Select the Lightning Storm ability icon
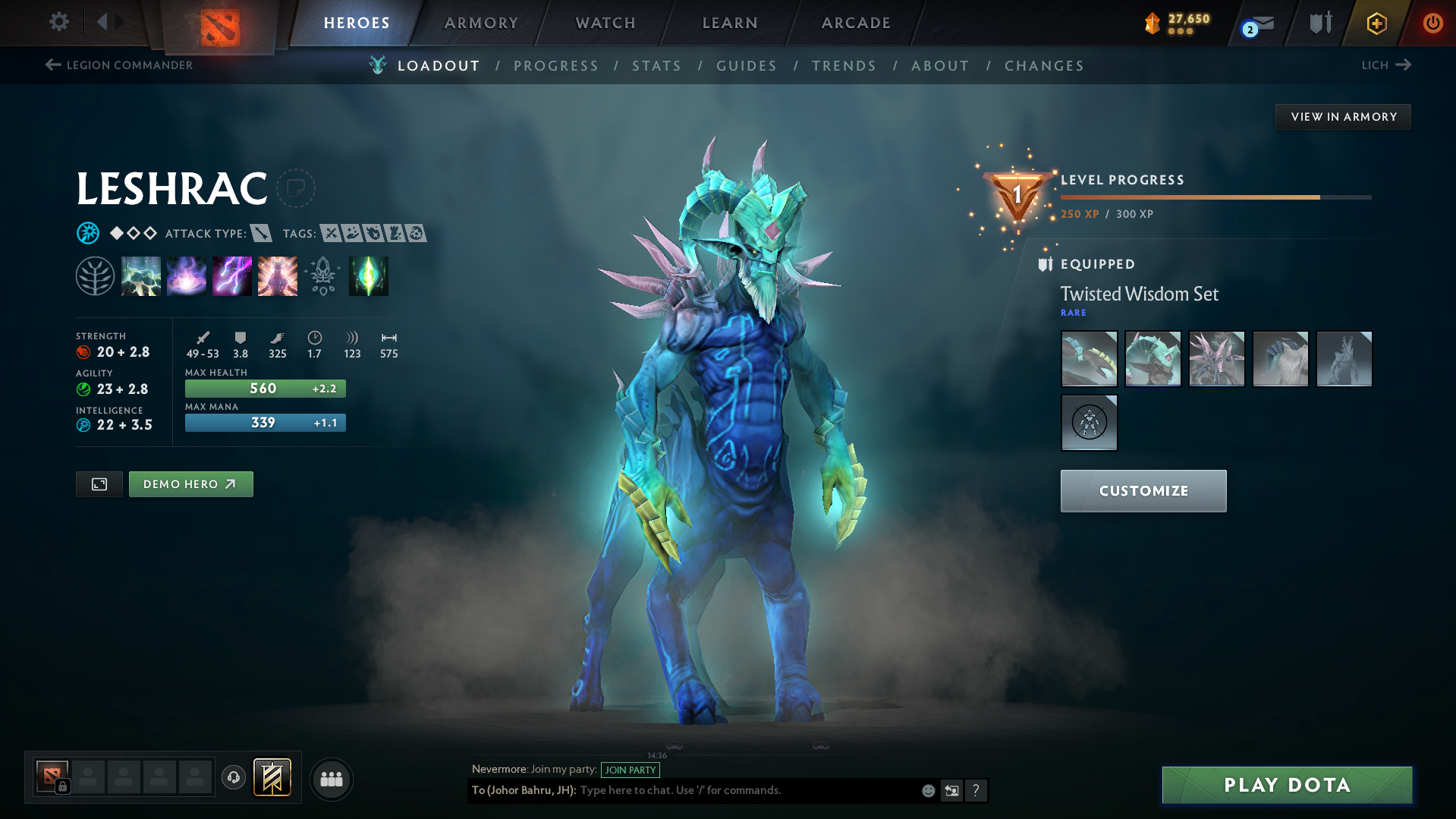Screen dimensions: 1456x819 pos(232,276)
